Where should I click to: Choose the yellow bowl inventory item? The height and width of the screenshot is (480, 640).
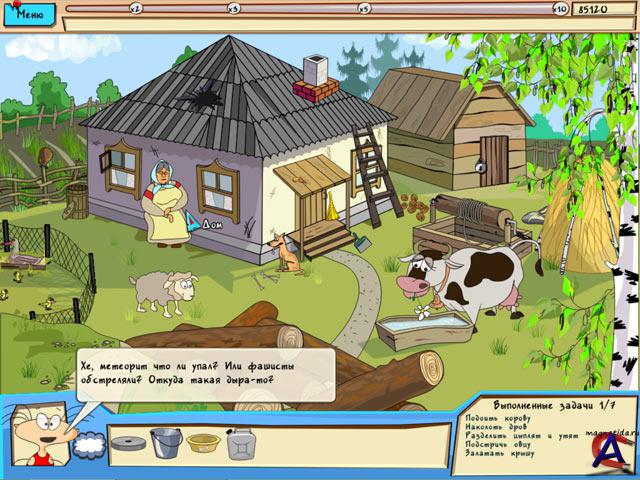[x=203, y=443]
